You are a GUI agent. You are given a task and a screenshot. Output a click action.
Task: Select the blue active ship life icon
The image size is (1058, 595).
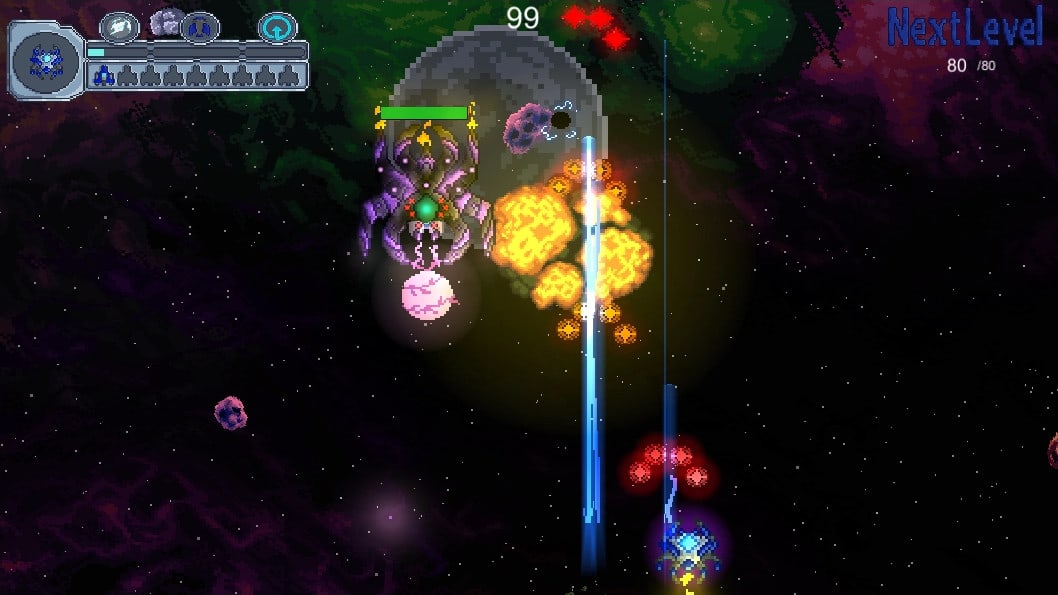pos(102,75)
